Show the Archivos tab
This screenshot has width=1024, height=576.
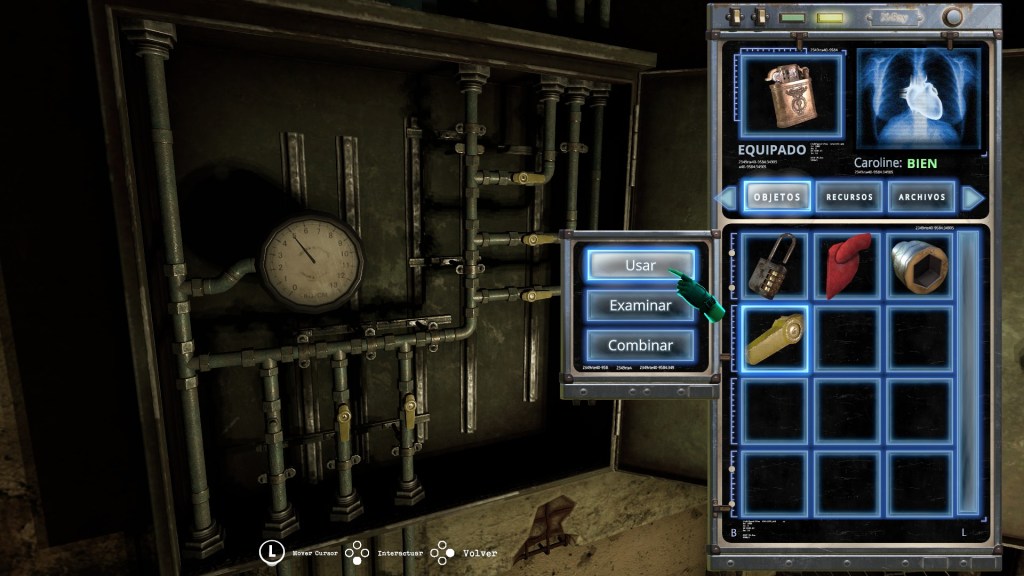(x=921, y=197)
